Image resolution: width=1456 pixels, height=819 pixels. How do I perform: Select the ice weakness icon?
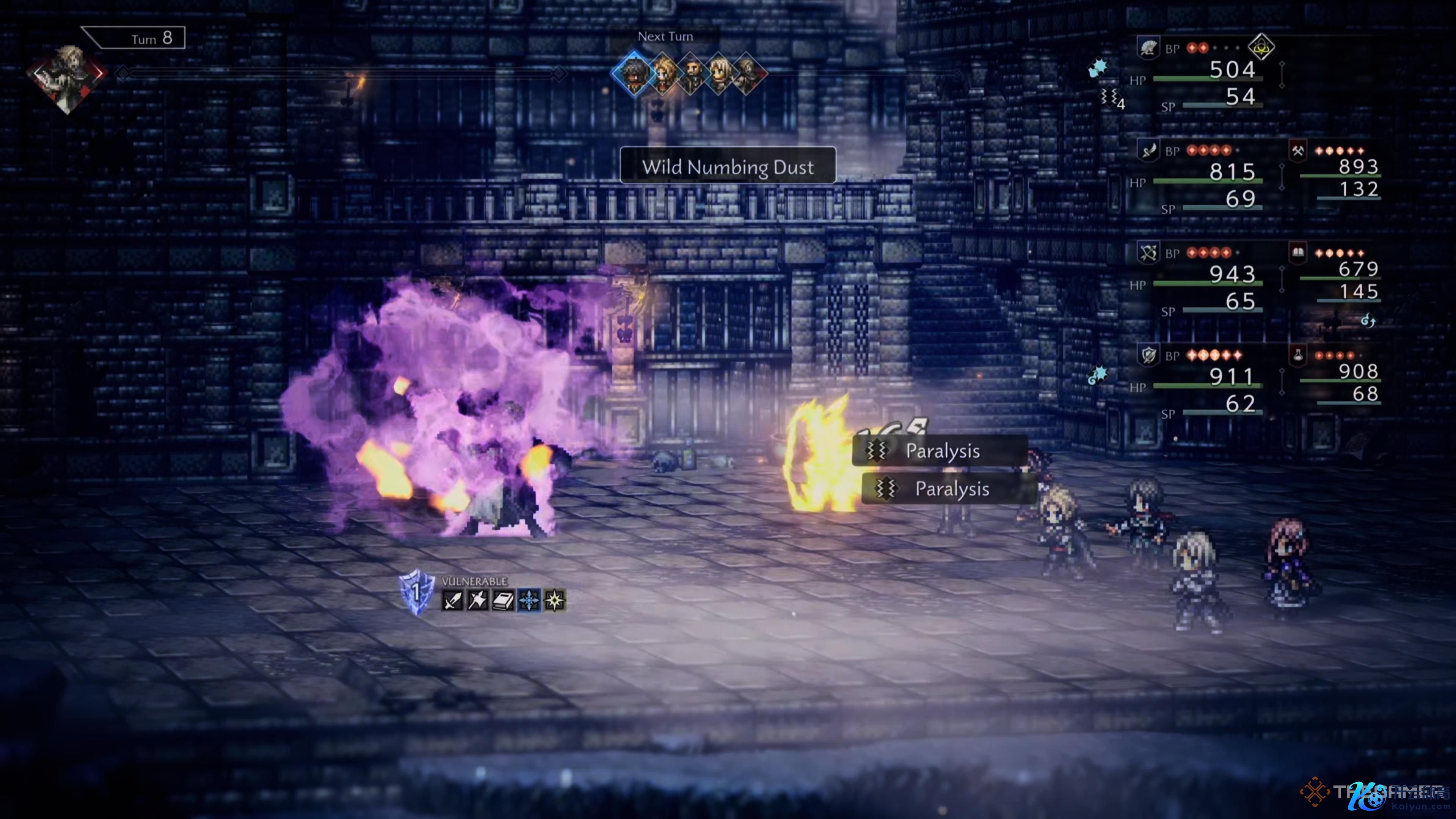click(529, 600)
